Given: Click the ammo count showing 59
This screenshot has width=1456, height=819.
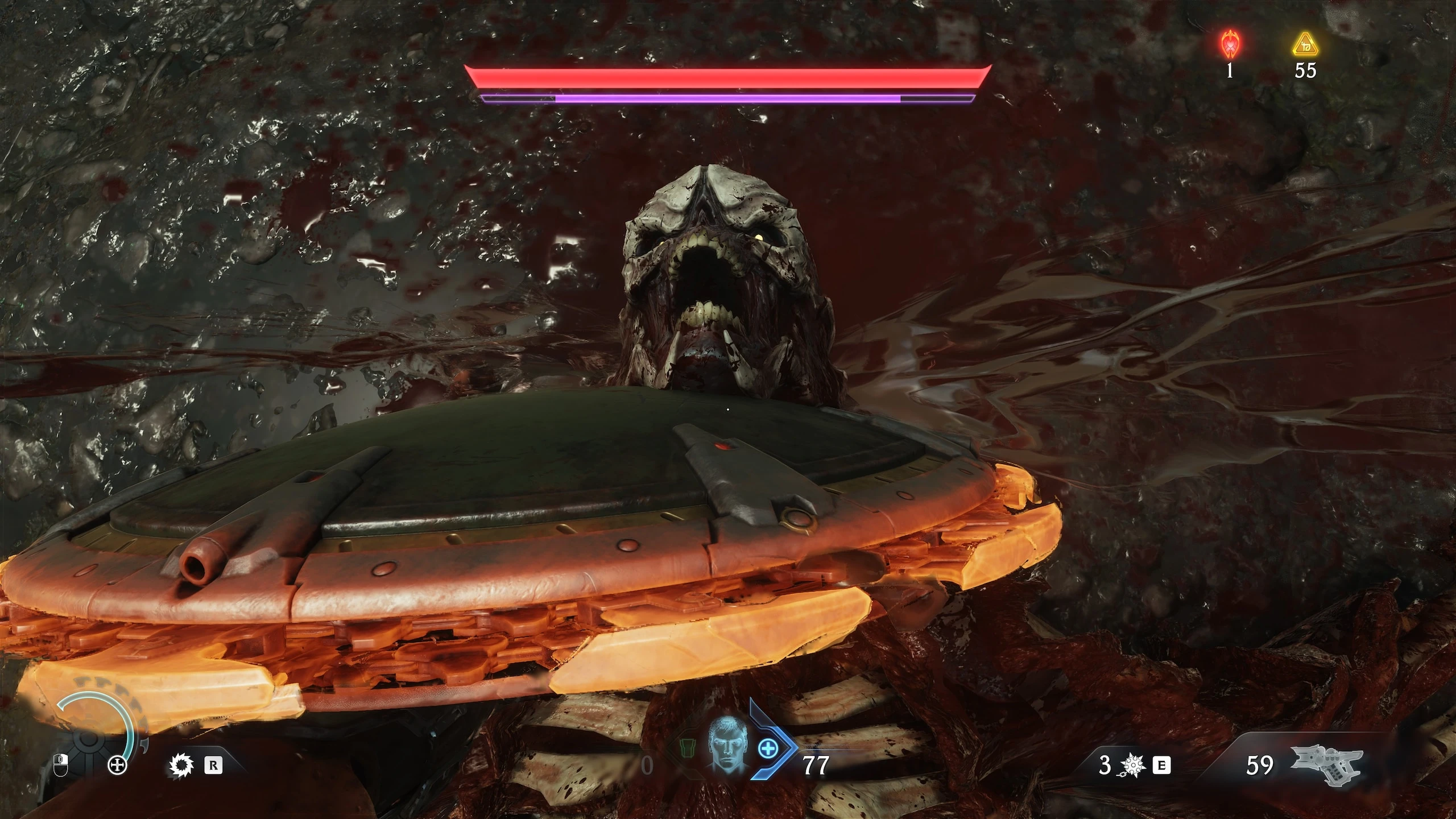Looking at the screenshot, I should coord(1260,766).
